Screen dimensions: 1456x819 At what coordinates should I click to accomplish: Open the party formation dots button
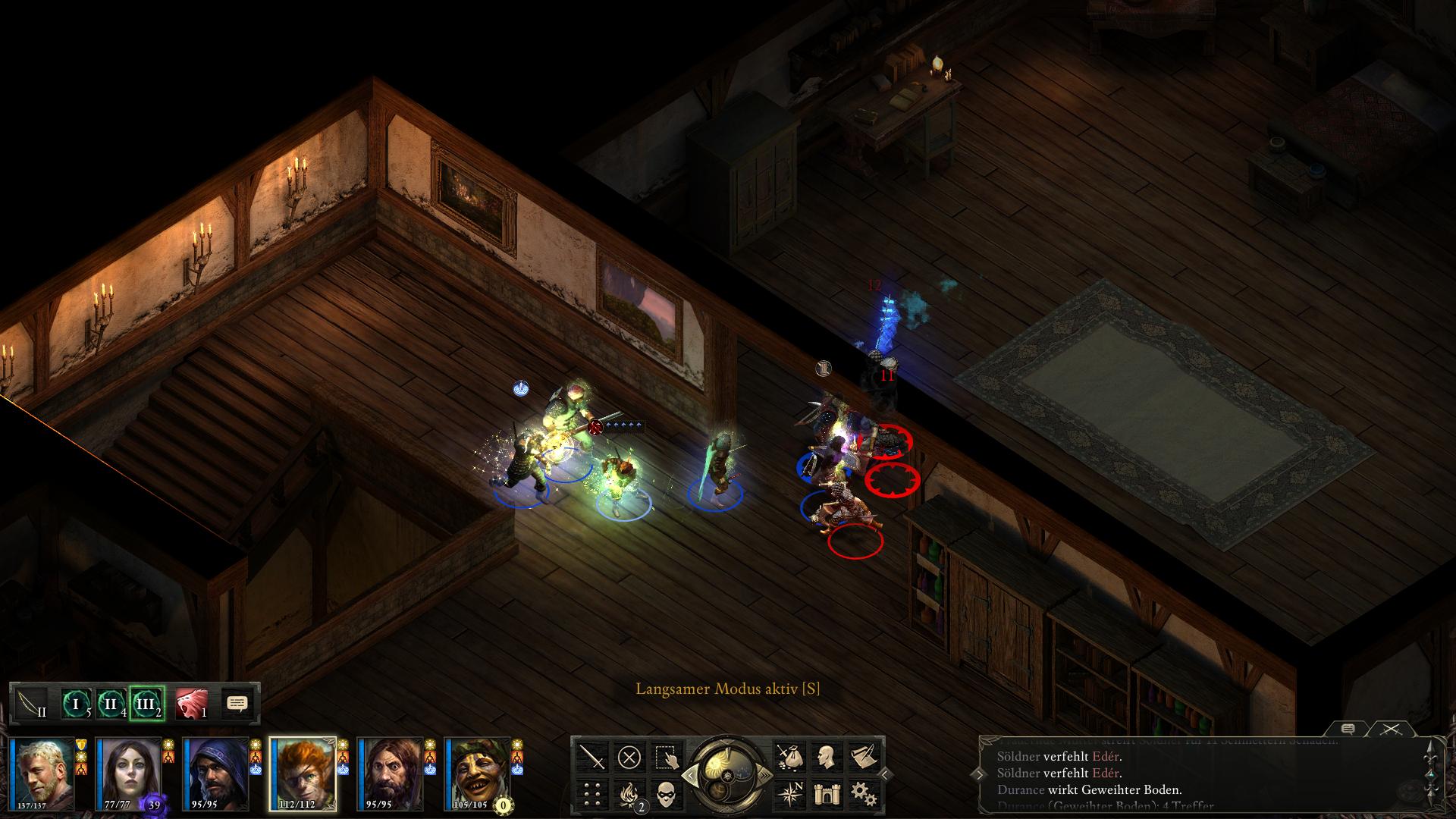pyautogui.click(x=592, y=793)
